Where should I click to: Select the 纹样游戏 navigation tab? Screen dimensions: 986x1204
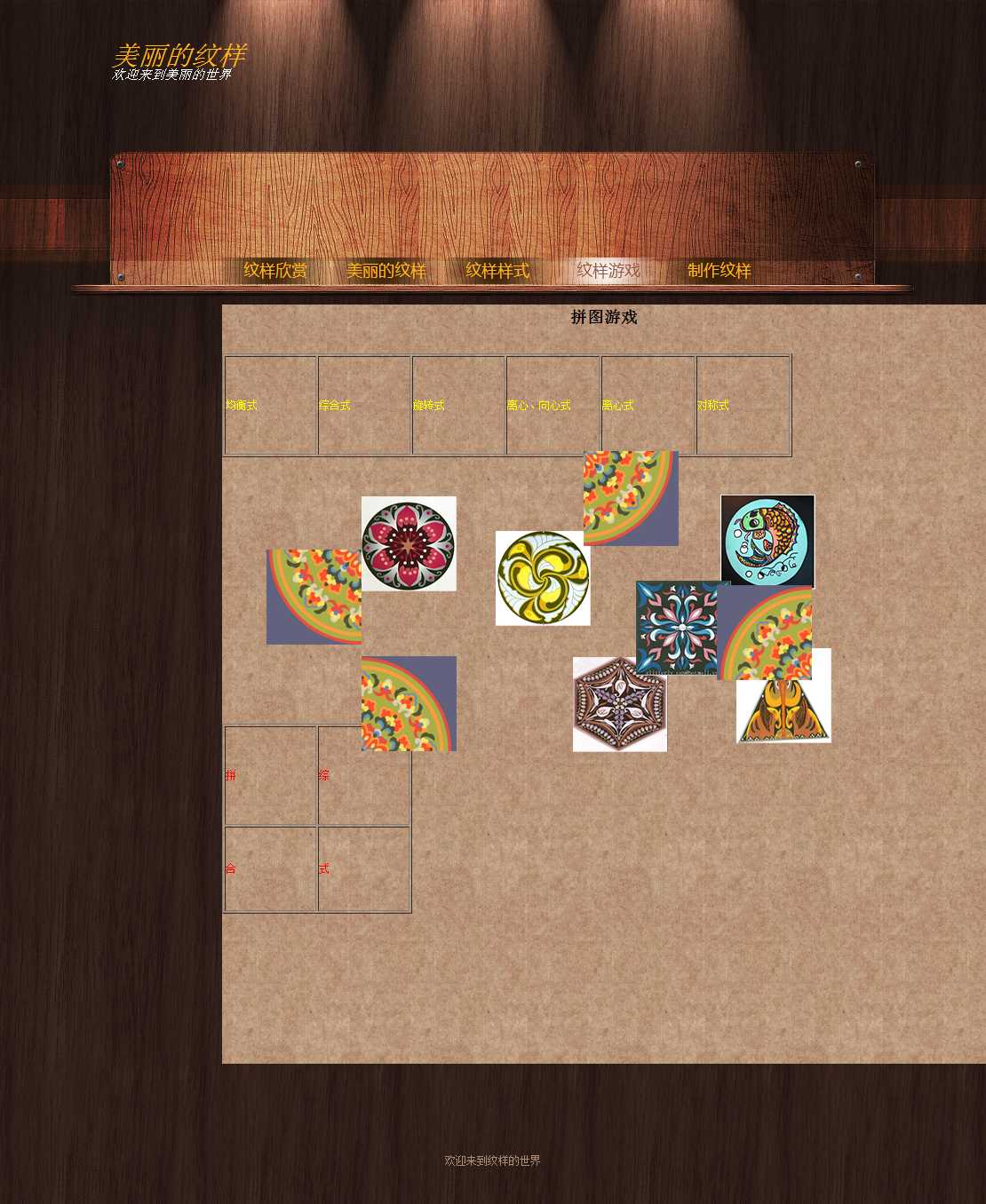tap(608, 271)
